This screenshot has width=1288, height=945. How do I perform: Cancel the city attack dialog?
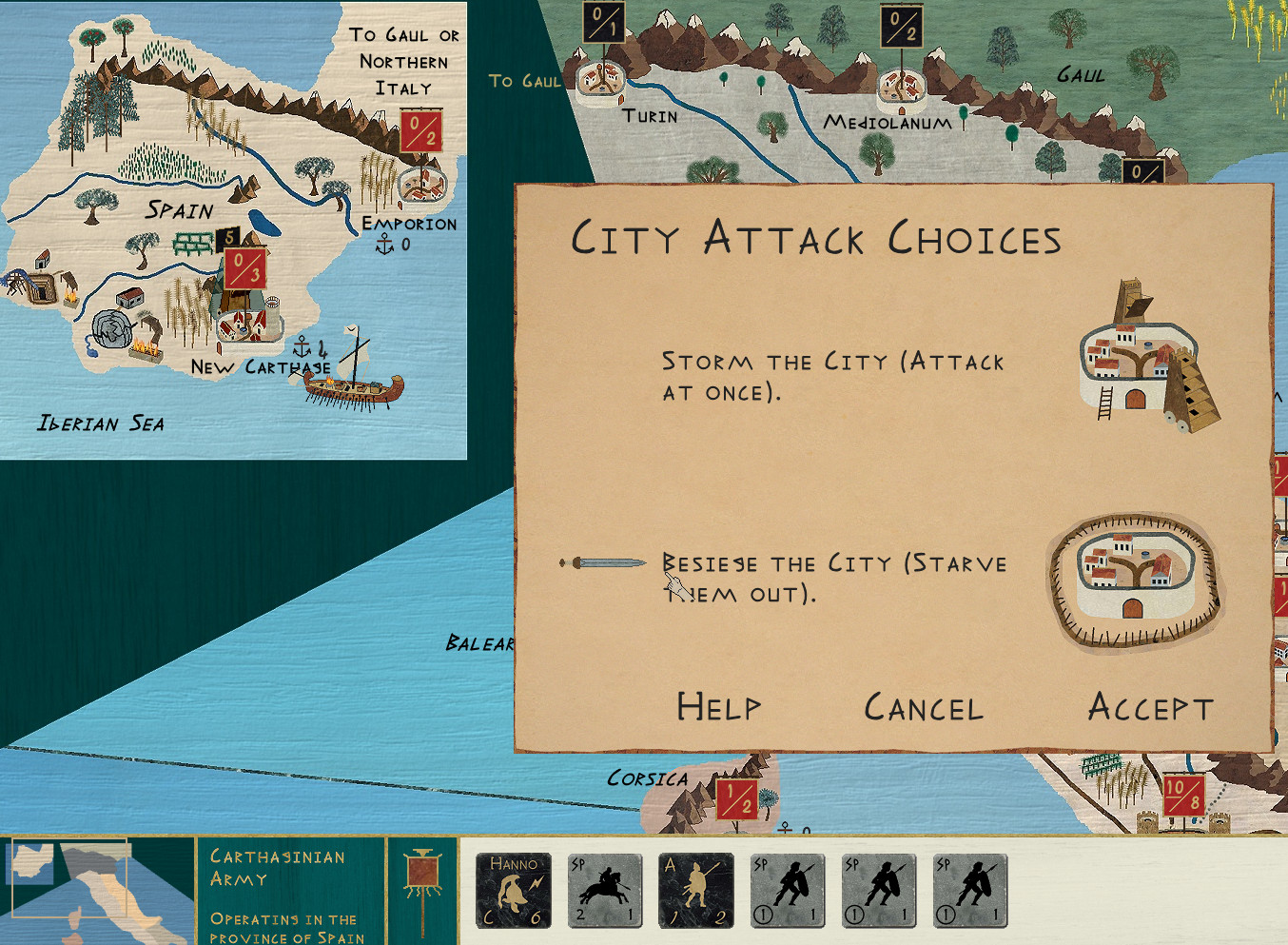coord(923,708)
